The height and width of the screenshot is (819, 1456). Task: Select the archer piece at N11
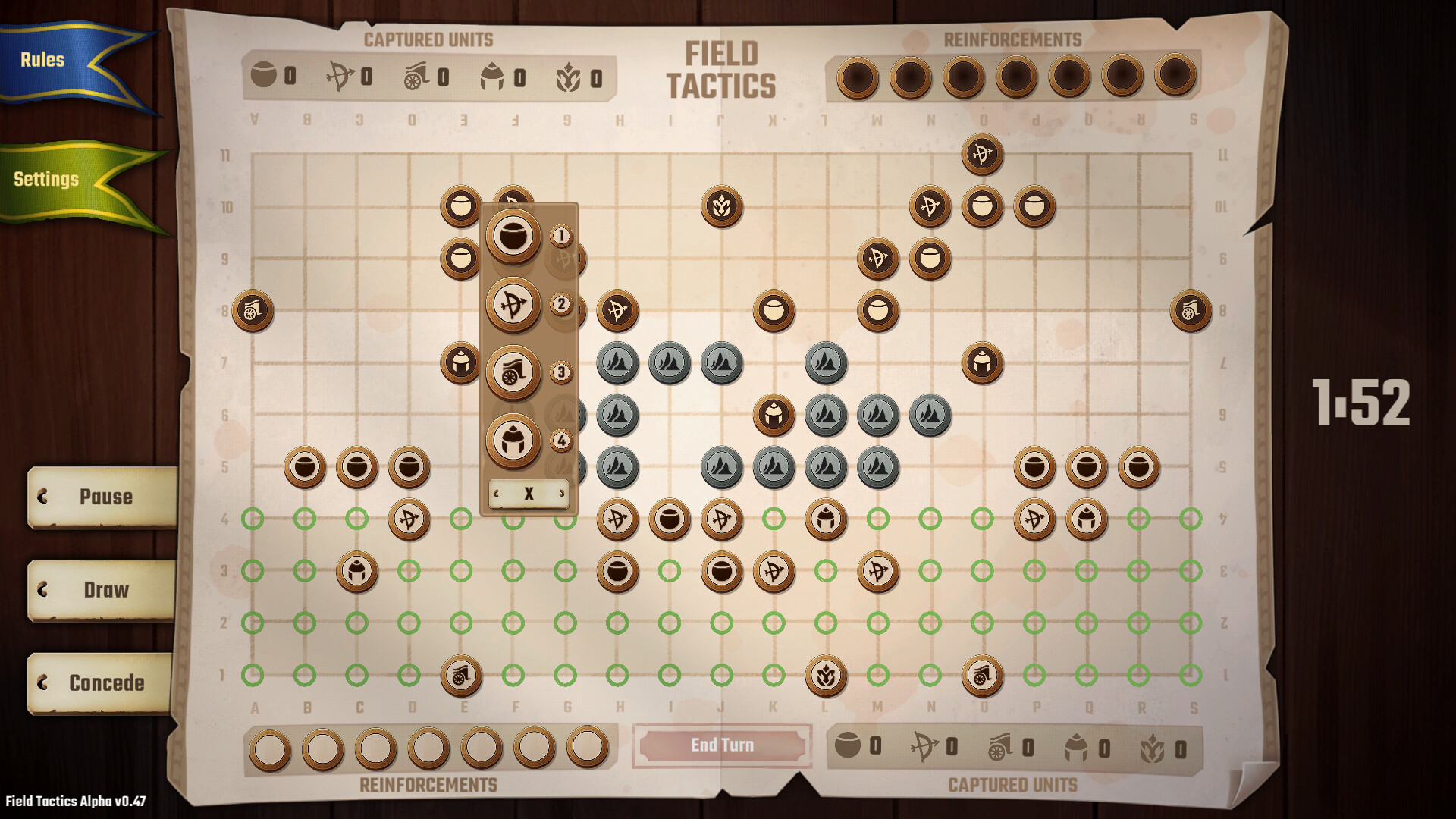click(x=981, y=153)
